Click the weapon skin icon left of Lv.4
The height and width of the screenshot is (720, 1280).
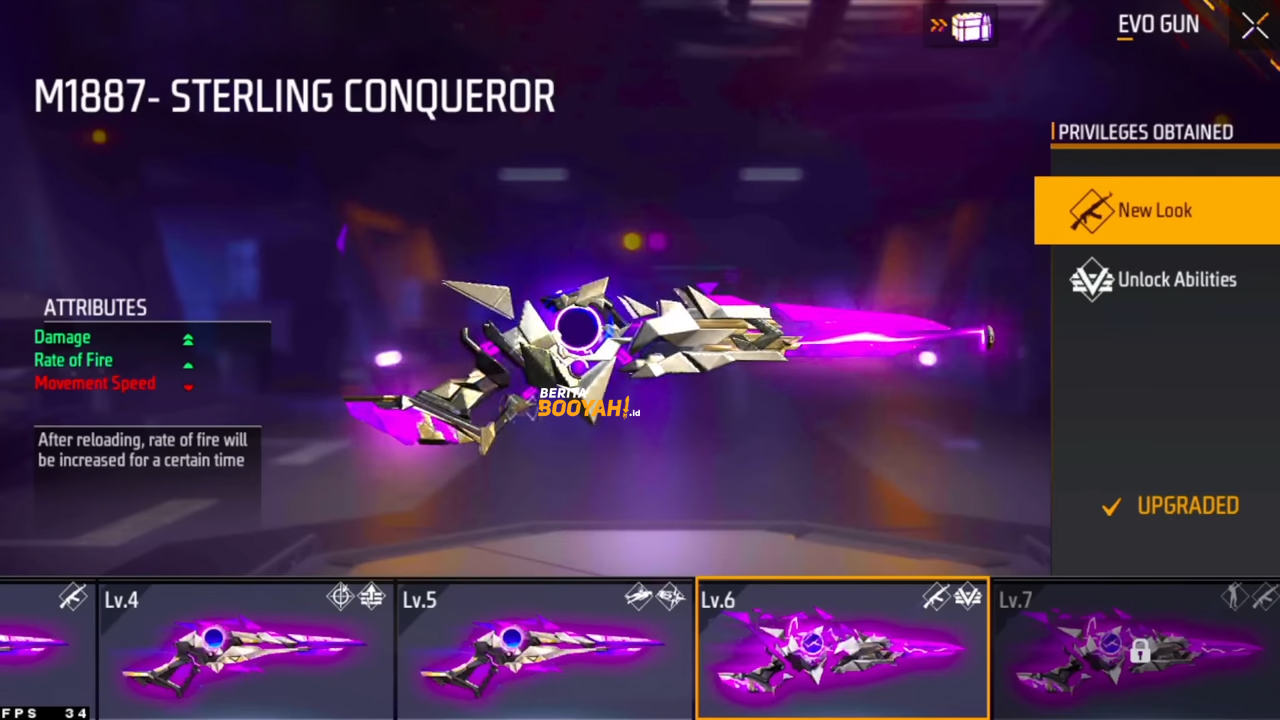[71, 597]
